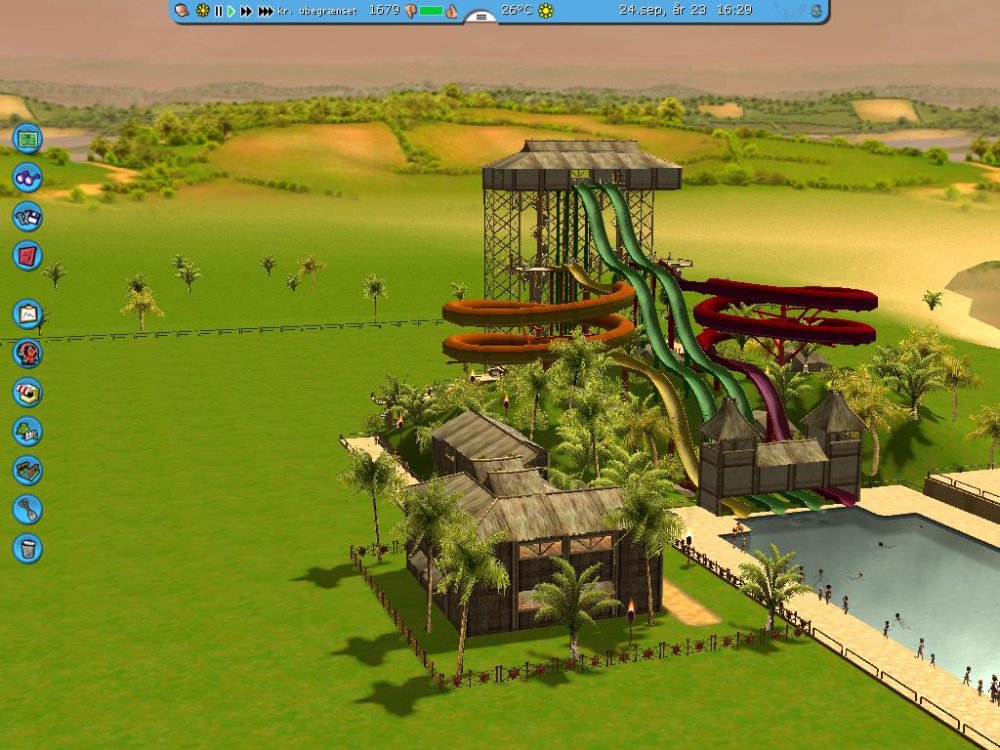The image size is (1000, 750).
Task: Open the park map overview icon
Action: [27, 138]
